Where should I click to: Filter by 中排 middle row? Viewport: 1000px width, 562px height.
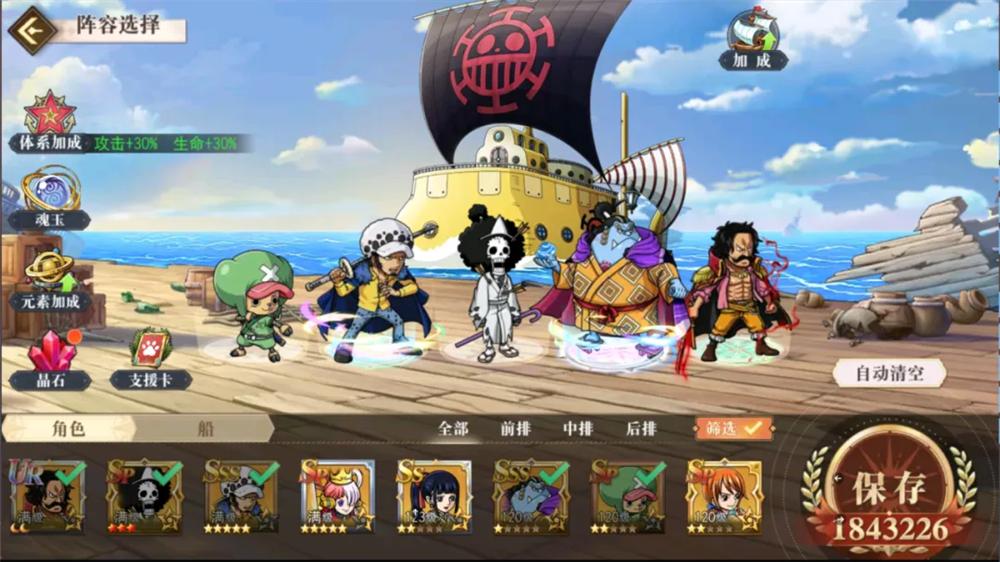point(578,428)
